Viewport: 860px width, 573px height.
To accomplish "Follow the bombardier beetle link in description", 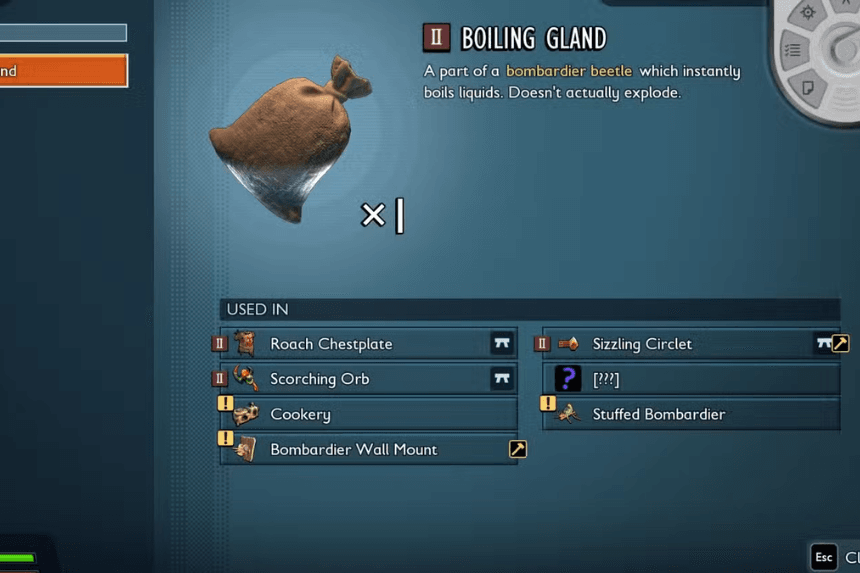I will 569,72.
